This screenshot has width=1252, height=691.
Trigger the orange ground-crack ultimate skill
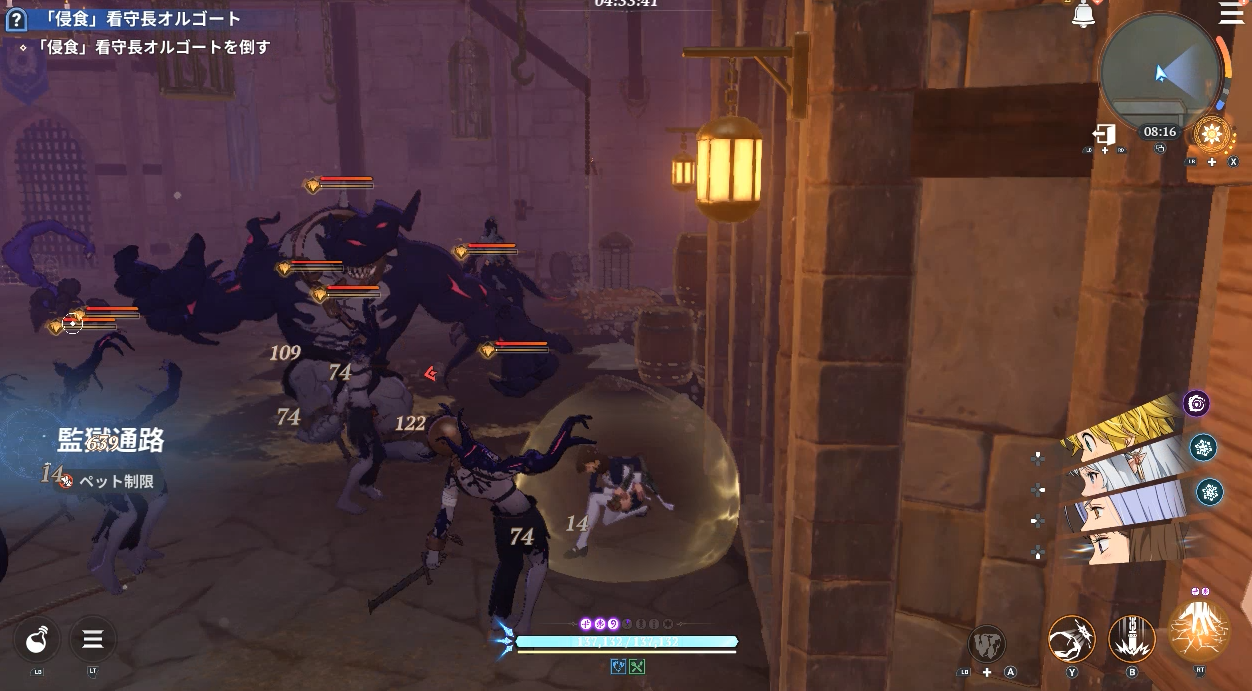(1199, 633)
